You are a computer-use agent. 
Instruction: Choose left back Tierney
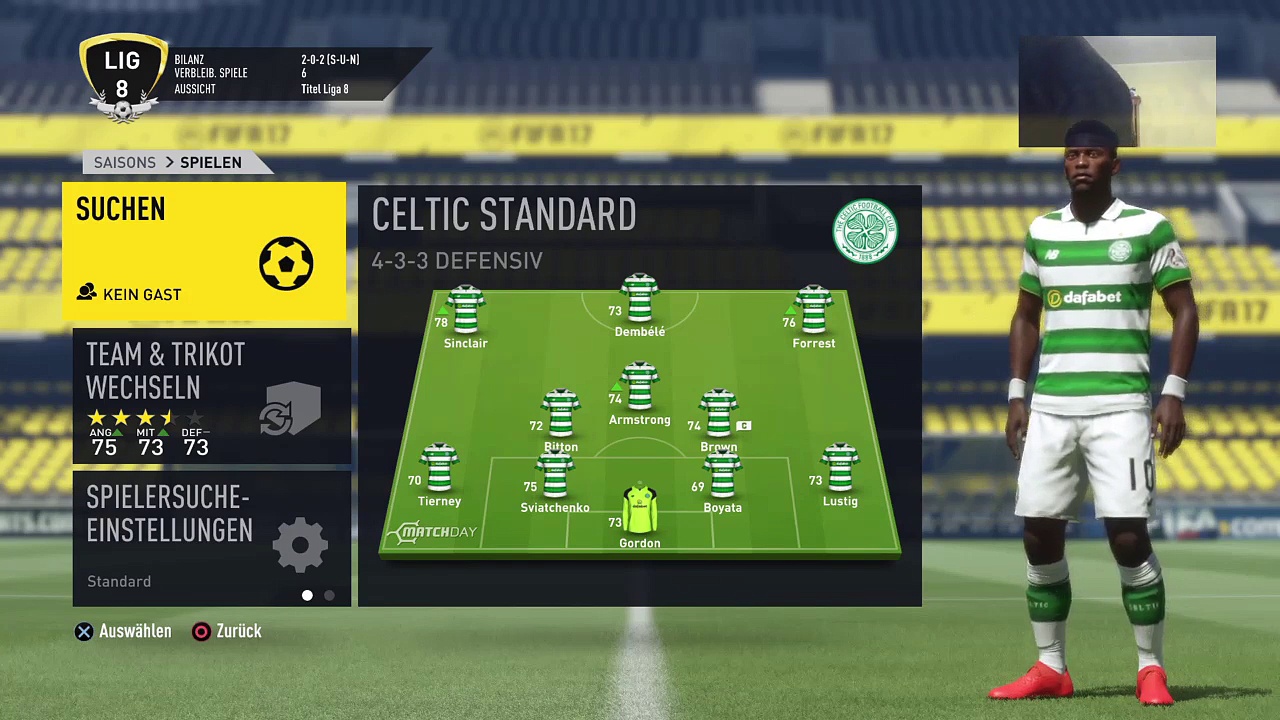tap(439, 470)
